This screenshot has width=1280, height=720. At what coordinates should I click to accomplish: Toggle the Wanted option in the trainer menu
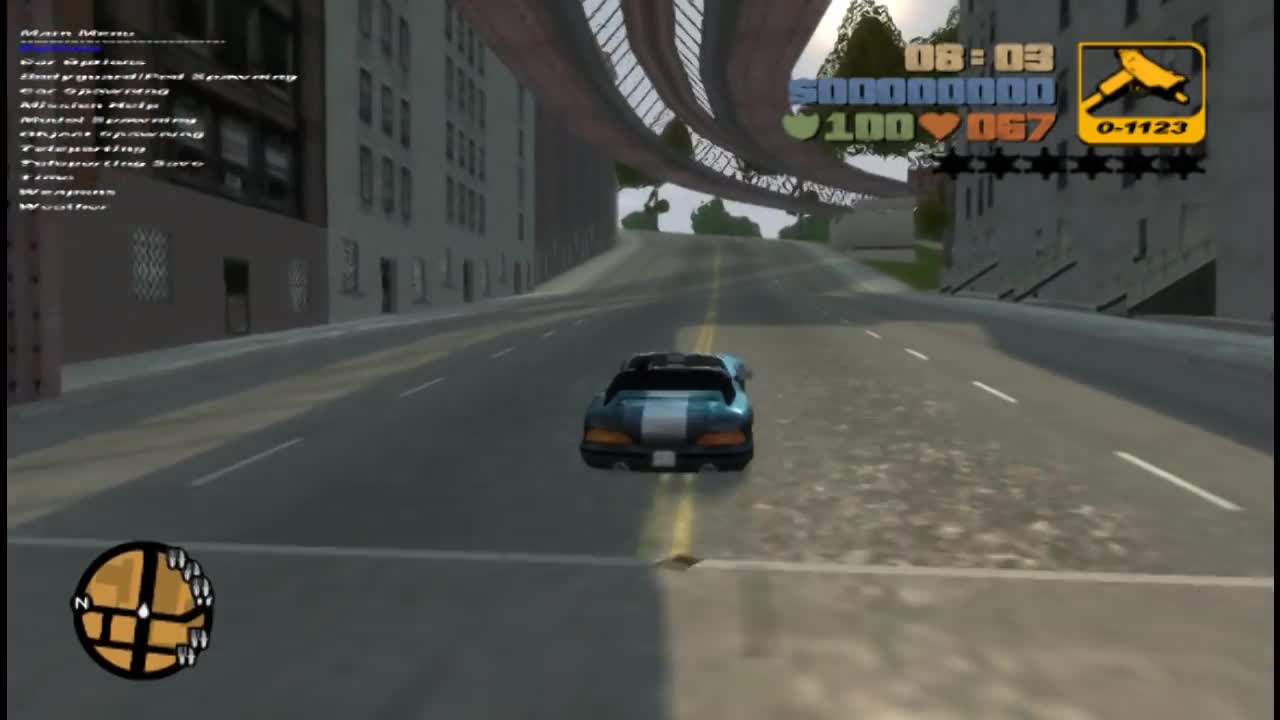pos(60,47)
